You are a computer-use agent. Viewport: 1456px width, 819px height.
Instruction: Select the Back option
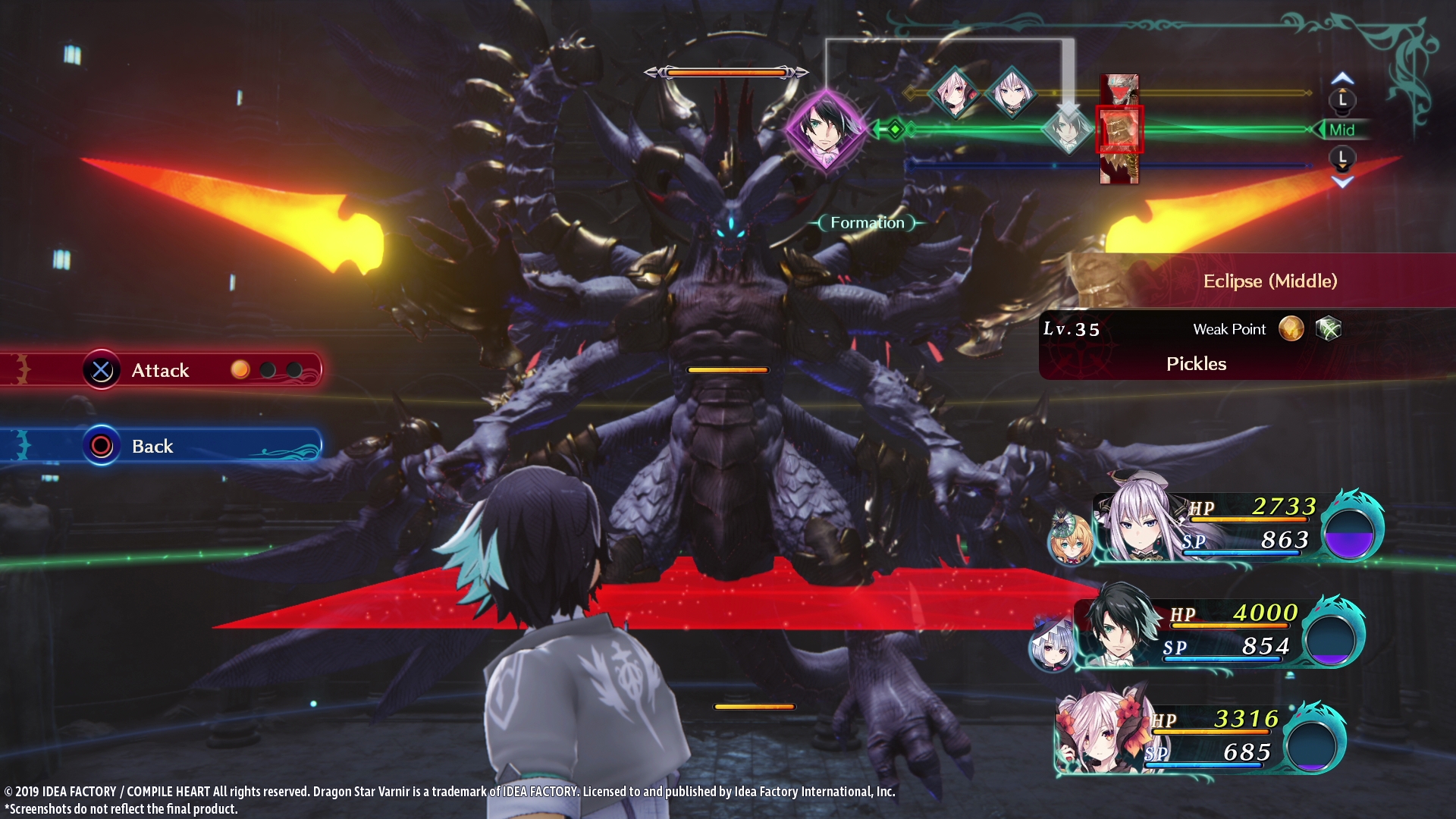click(152, 446)
